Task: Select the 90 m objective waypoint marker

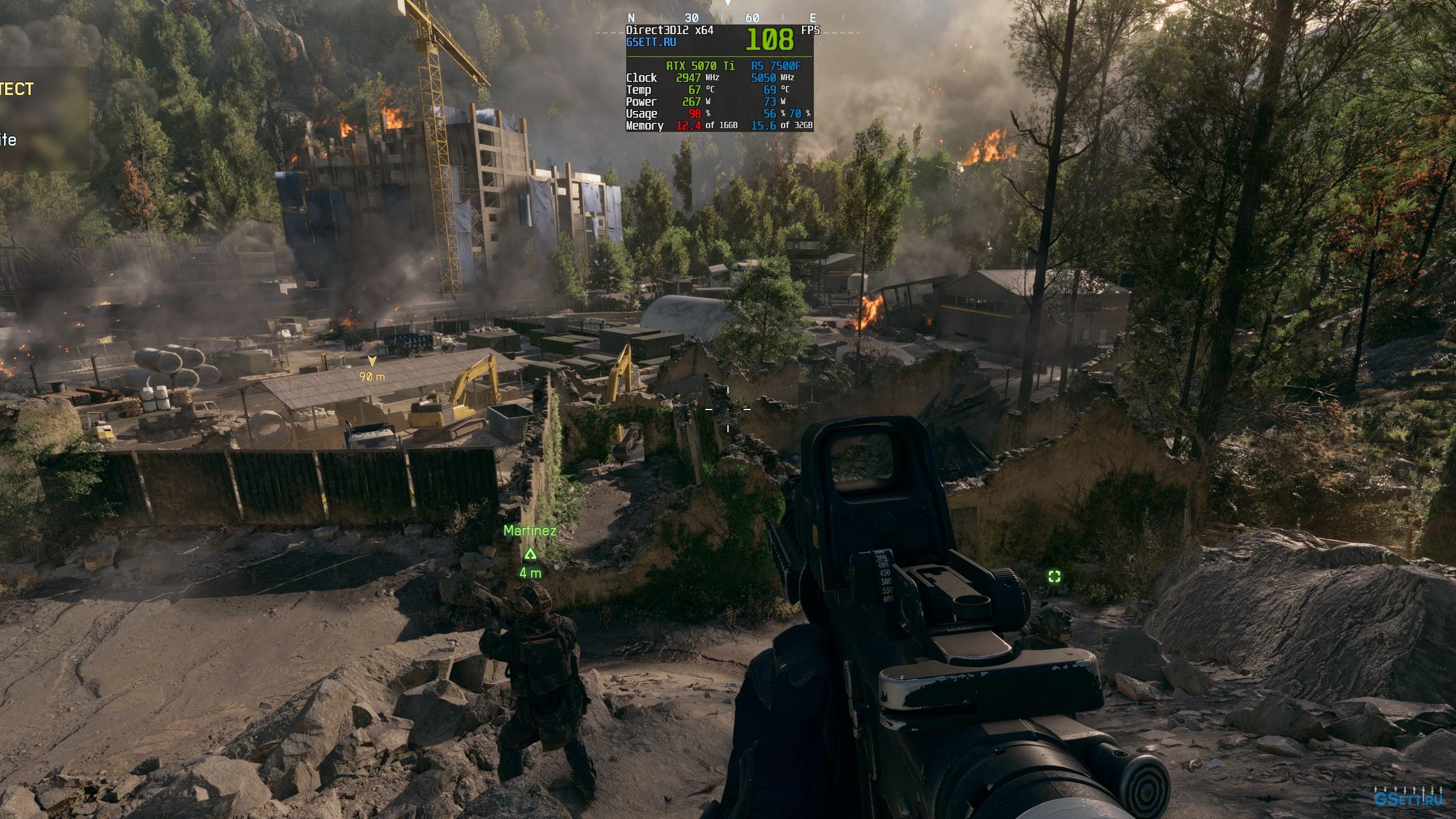Action: point(372,361)
